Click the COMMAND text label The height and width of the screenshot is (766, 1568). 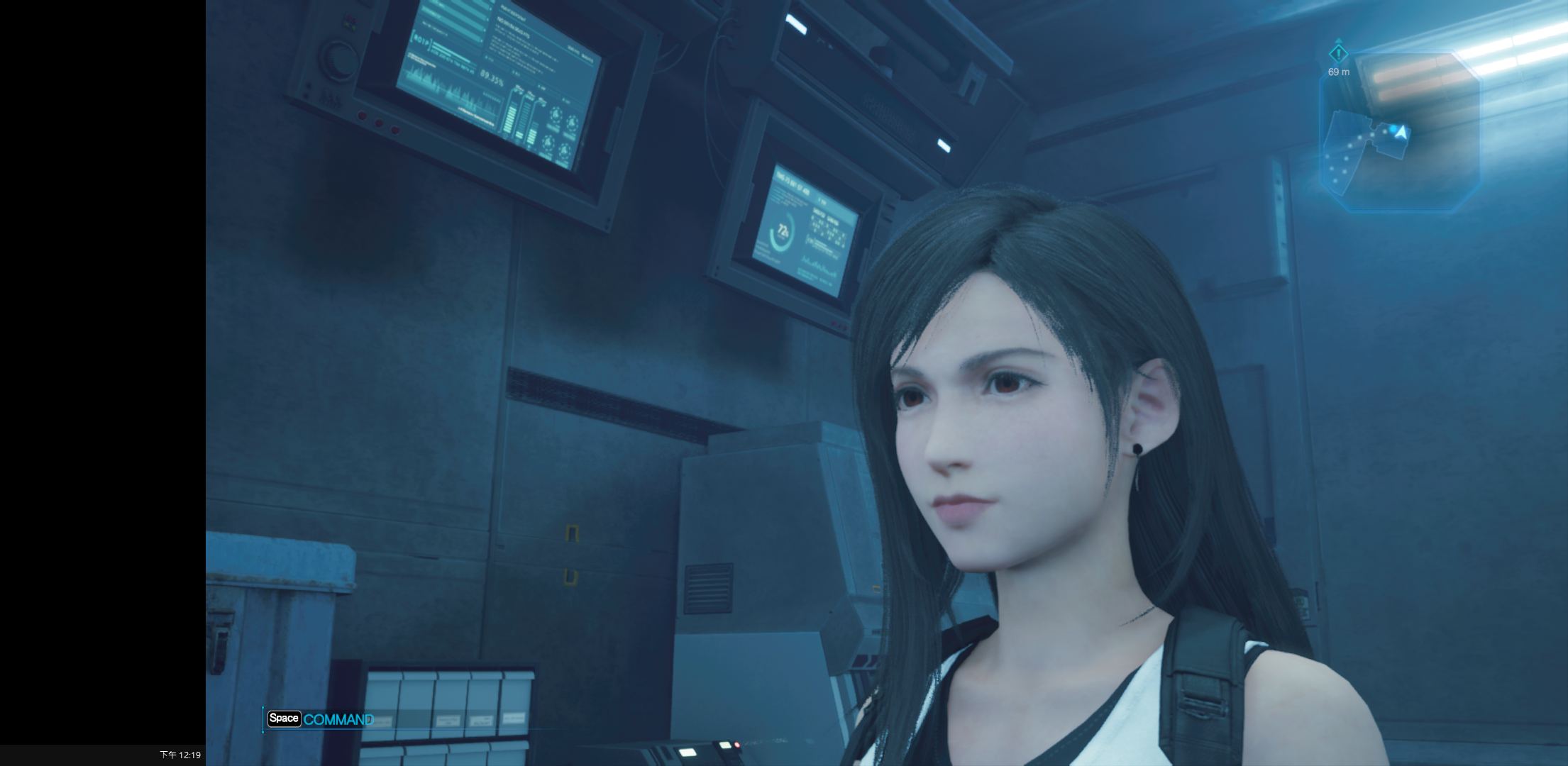339,719
